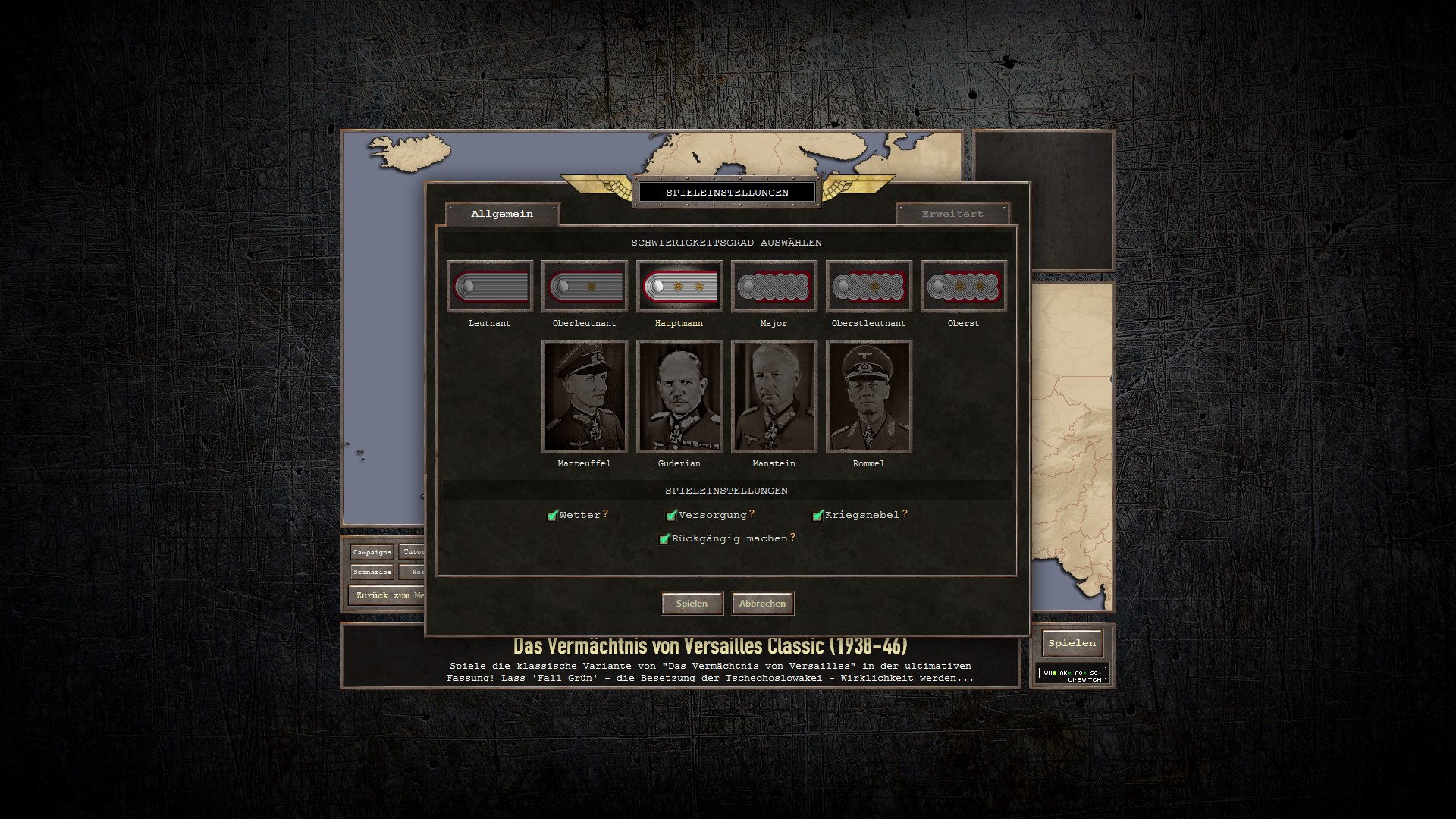Image resolution: width=1456 pixels, height=819 pixels.
Task: Cancel settings with Abbrechen
Action: tap(762, 604)
